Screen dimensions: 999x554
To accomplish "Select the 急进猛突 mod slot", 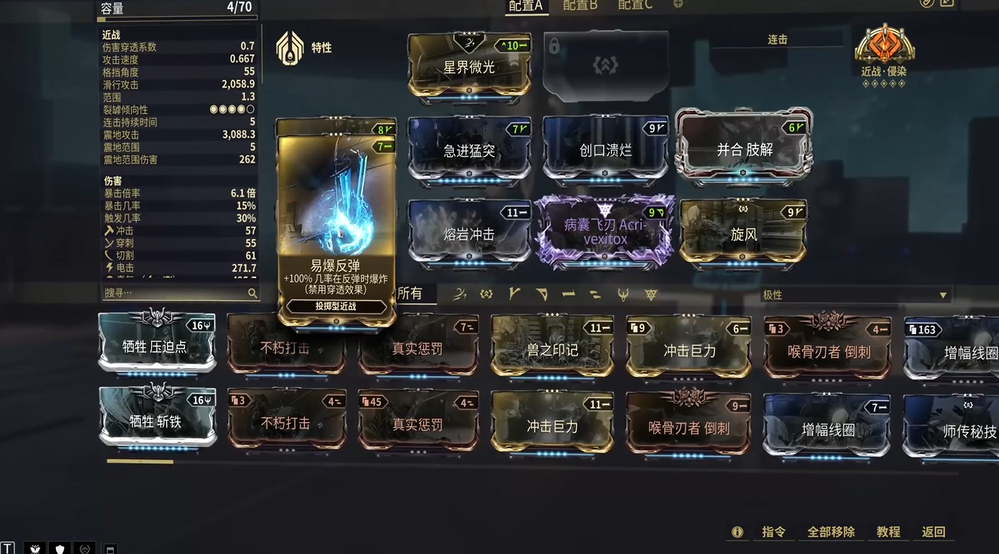I will pos(470,150).
